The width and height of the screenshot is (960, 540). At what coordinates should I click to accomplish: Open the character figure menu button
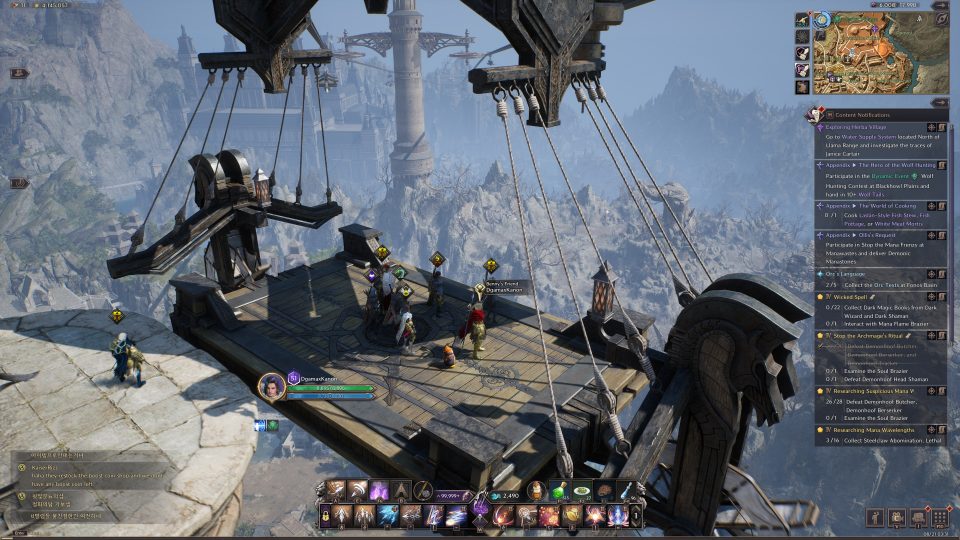coord(873,517)
